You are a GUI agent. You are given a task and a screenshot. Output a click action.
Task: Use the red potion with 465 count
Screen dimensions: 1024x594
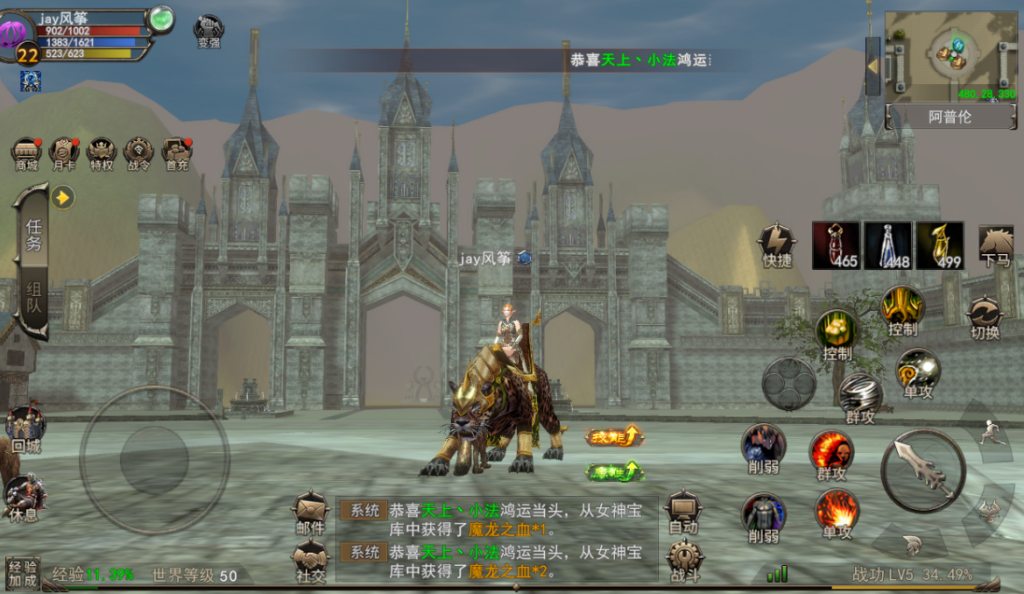835,245
